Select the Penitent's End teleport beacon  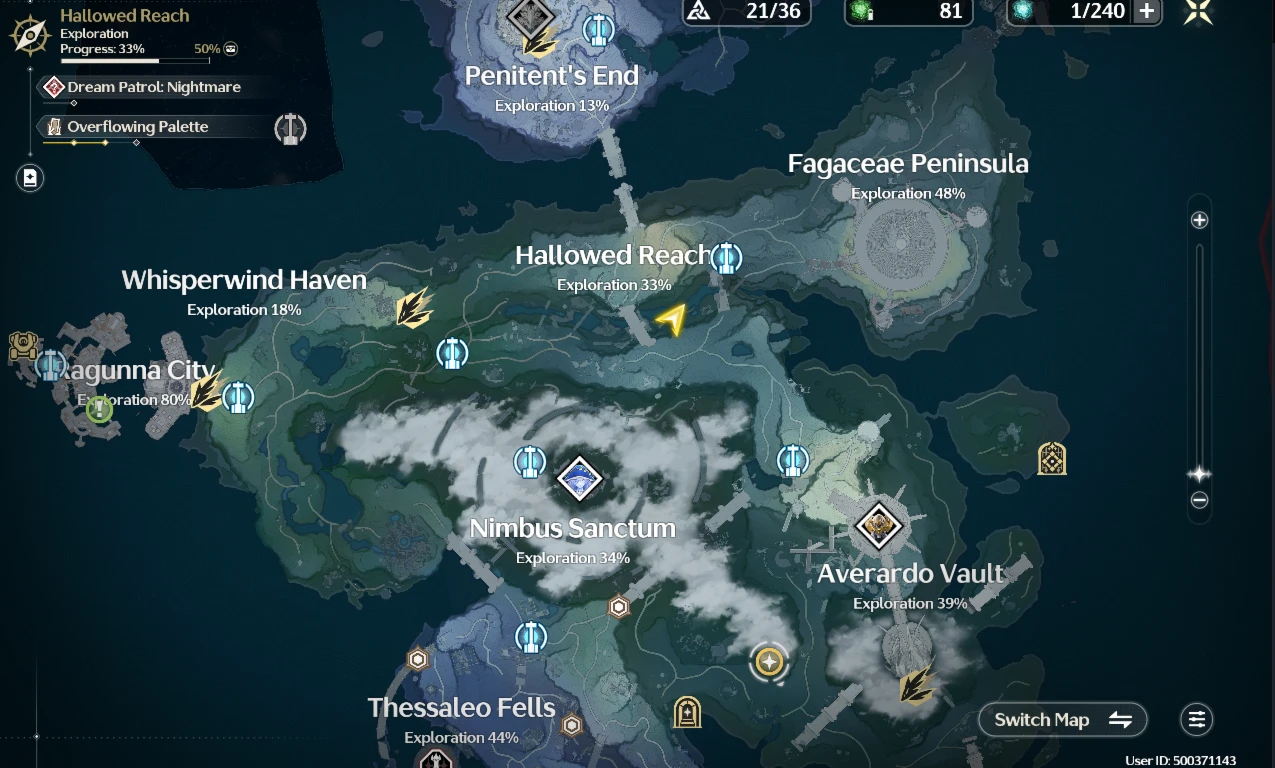[x=598, y=29]
